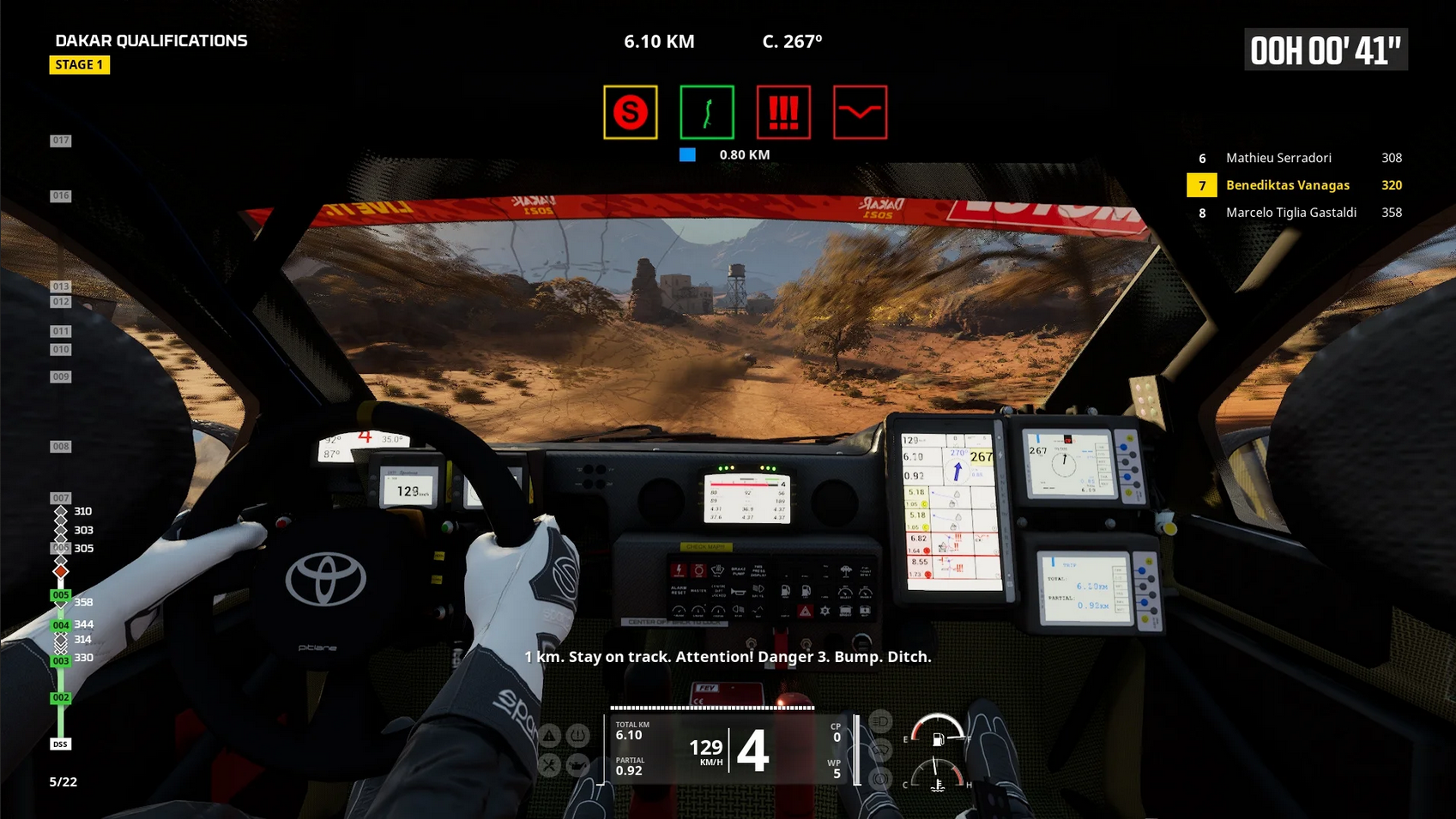Click the red S roadbook icon
The height and width of the screenshot is (819, 1456).
pyautogui.click(x=630, y=112)
